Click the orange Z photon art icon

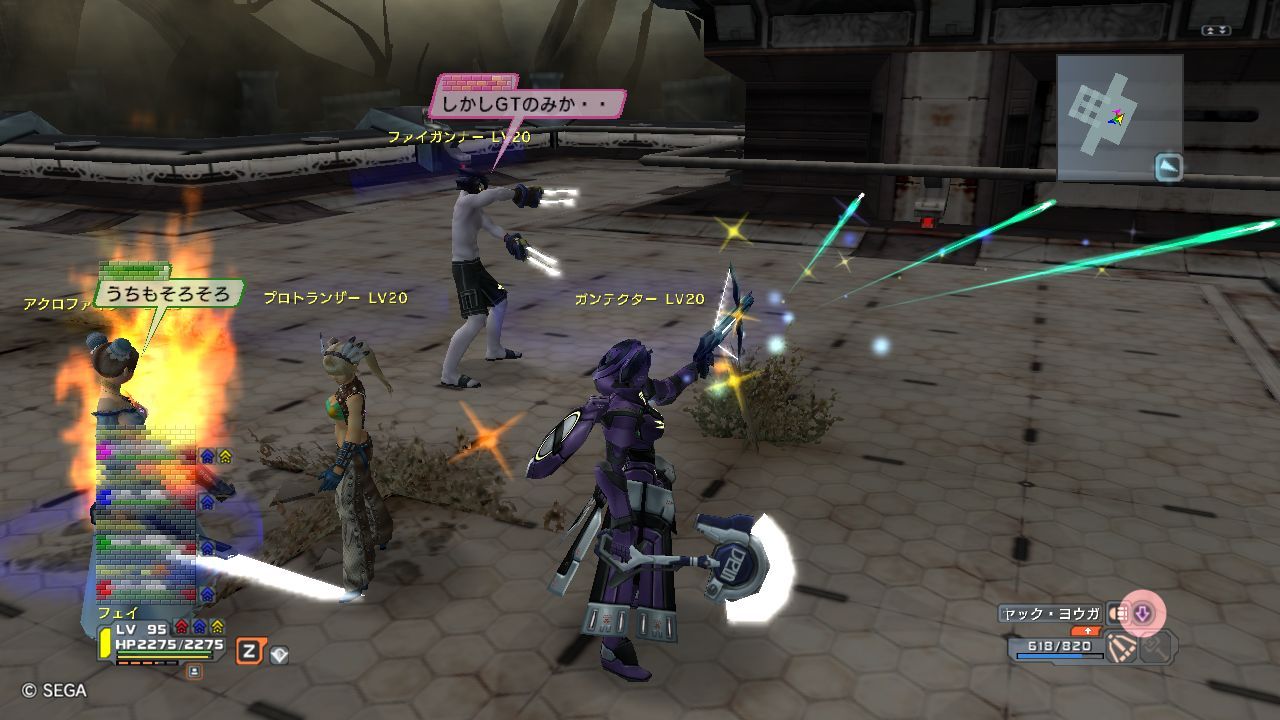tap(248, 653)
